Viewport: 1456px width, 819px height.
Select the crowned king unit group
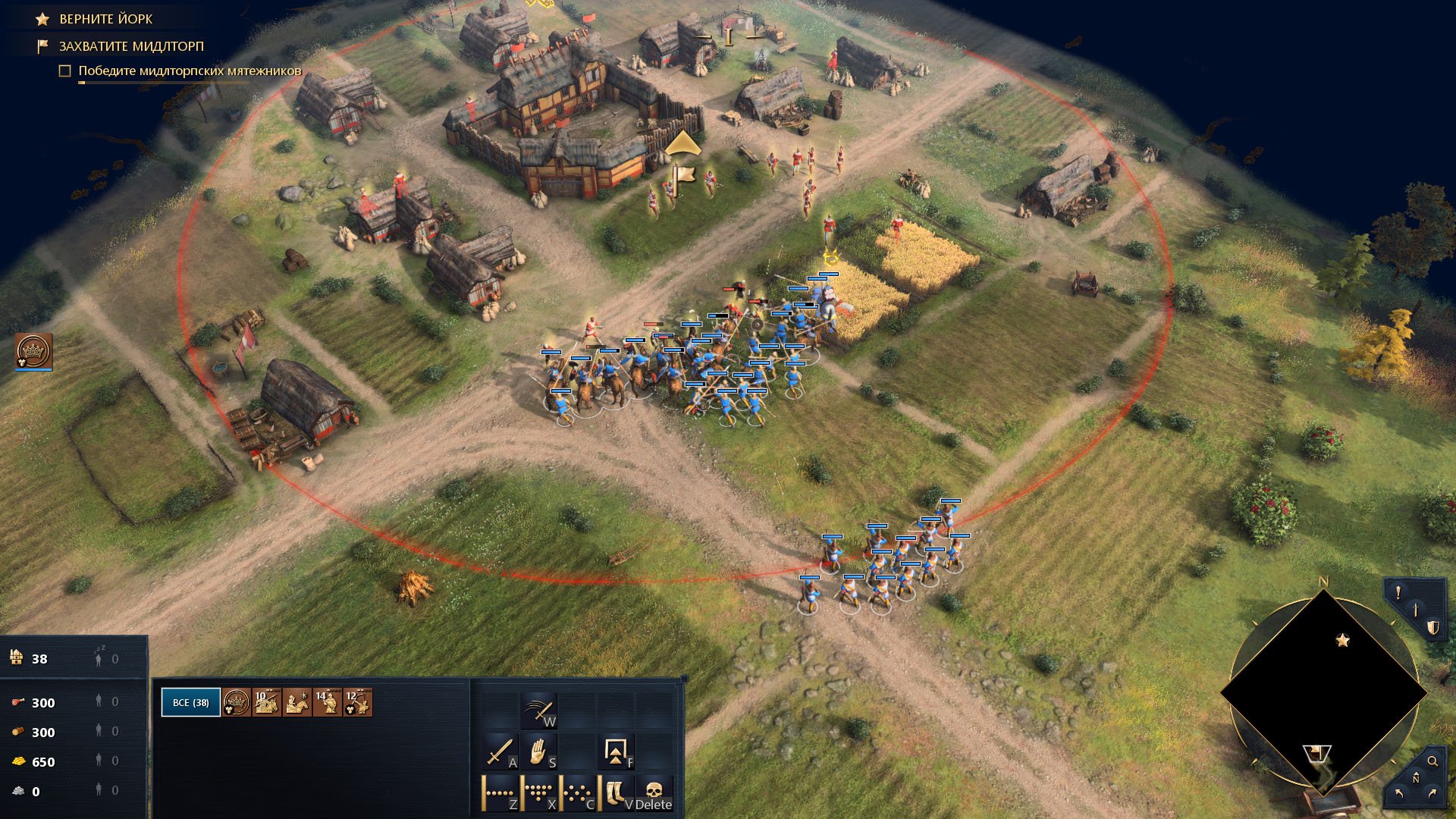236,702
